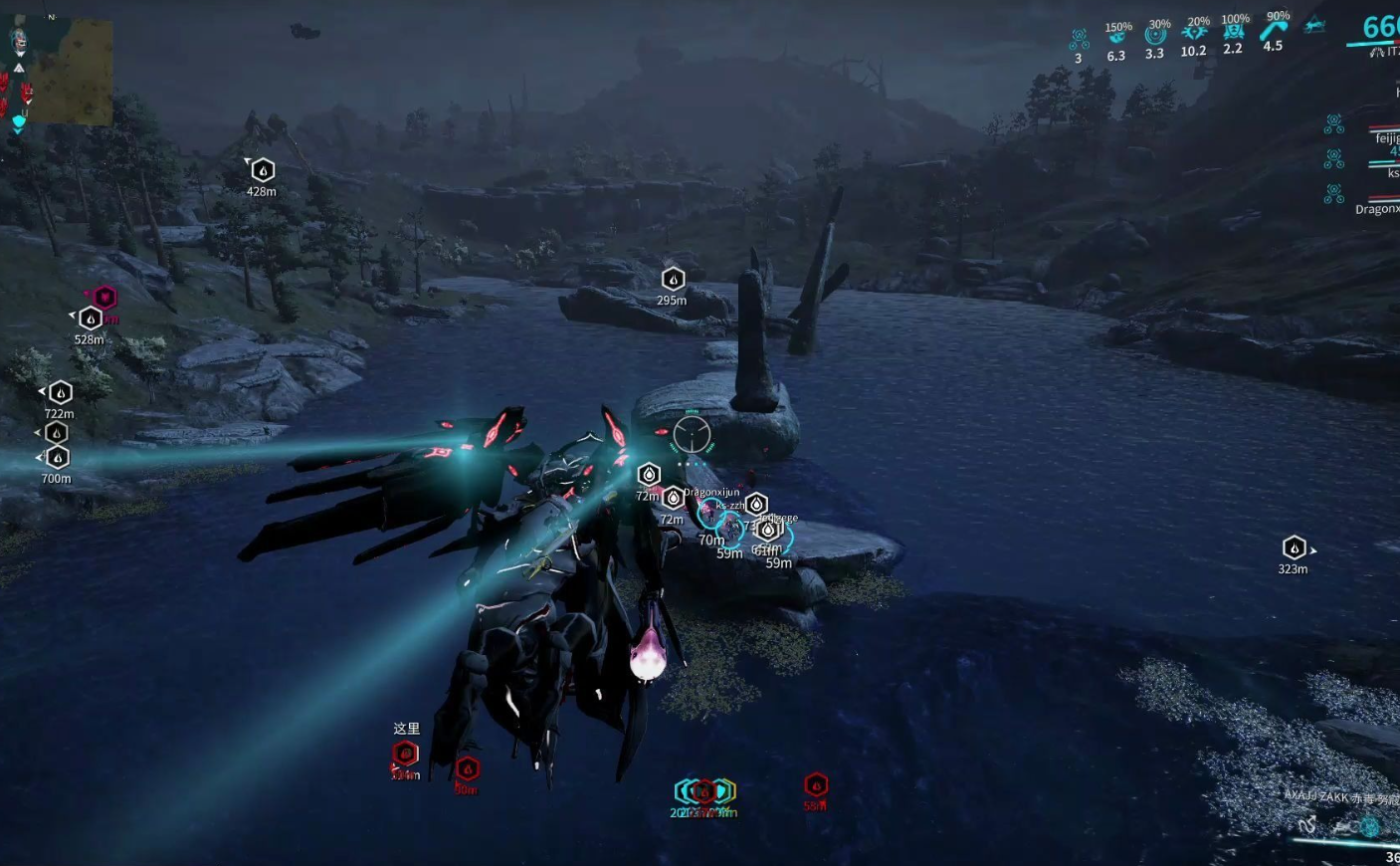Select the squad icon next to Dragonx
This screenshot has height=866, width=1400.
[1334, 194]
